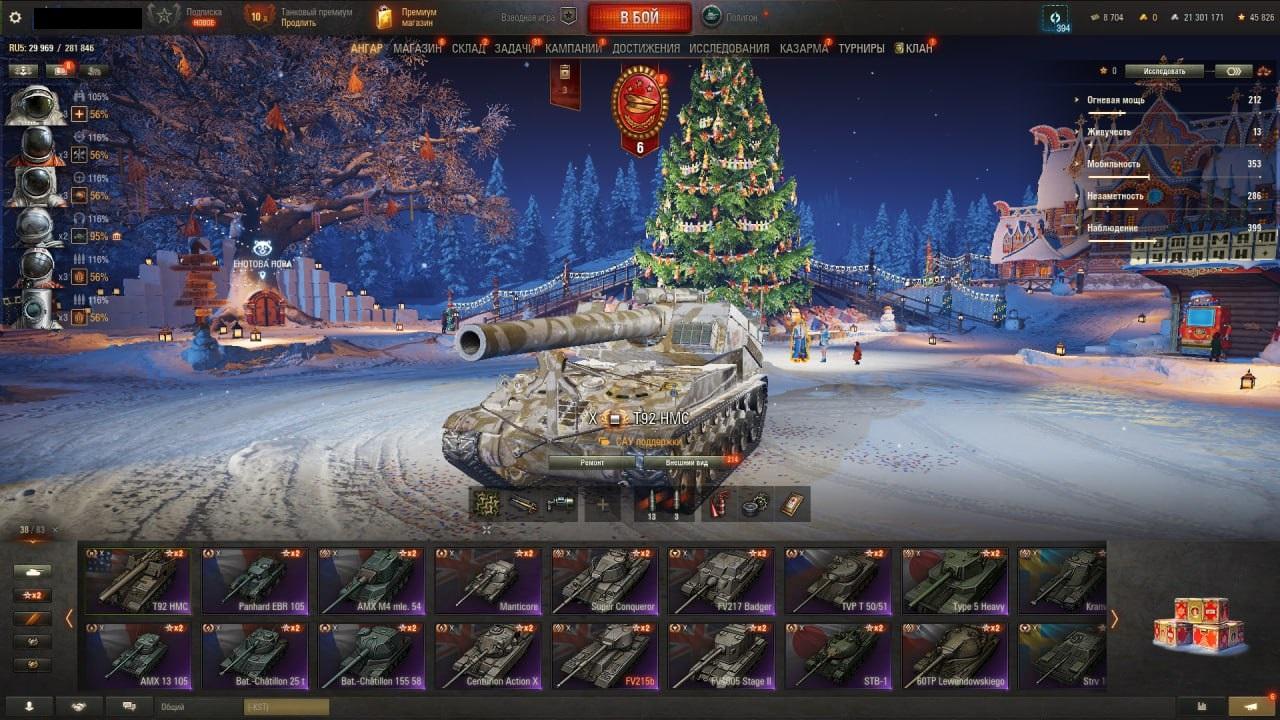Open the Внешний вид customization
The height and width of the screenshot is (720, 1280).
[x=687, y=463]
